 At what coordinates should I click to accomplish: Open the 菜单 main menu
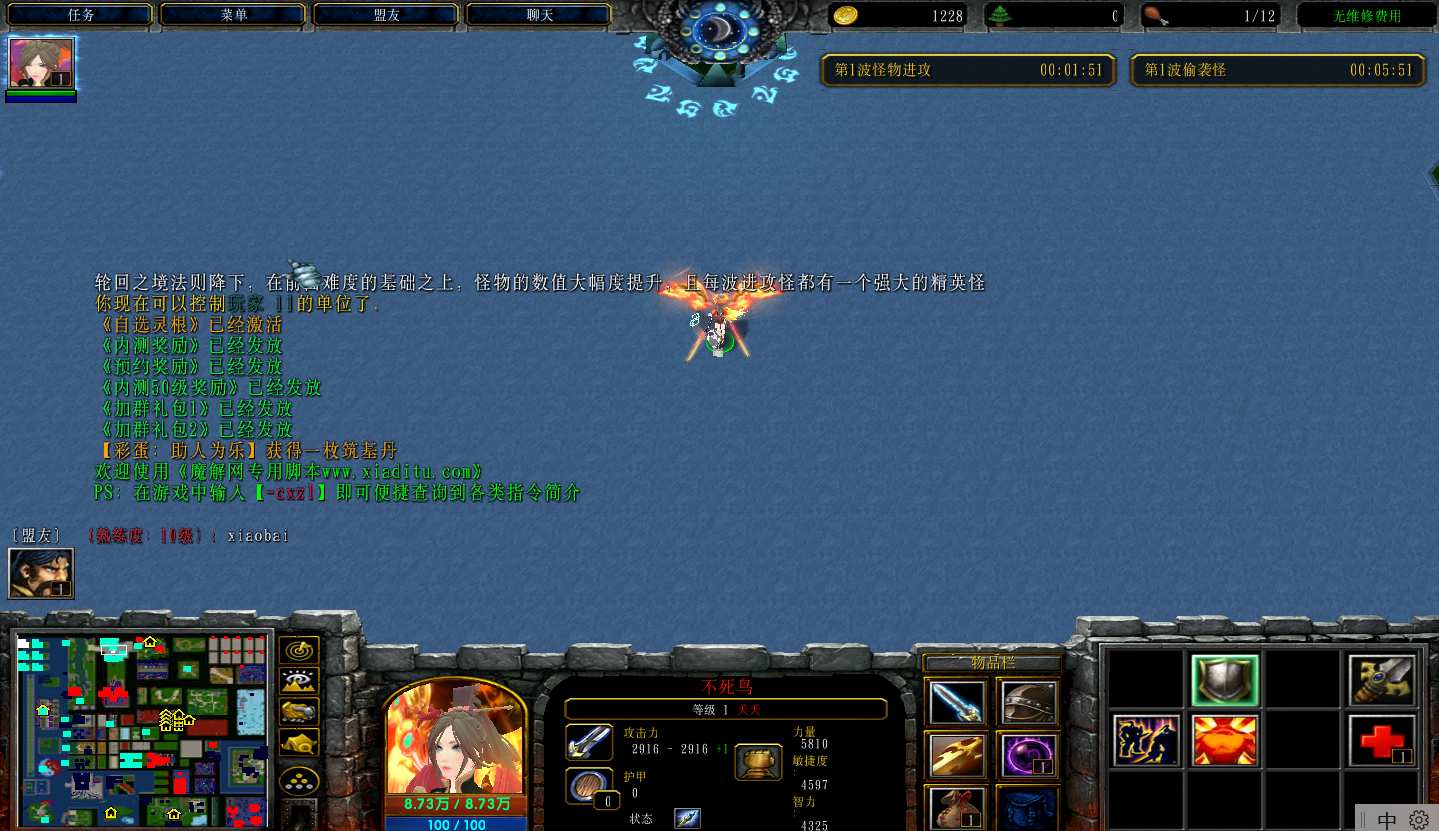coord(235,15)
